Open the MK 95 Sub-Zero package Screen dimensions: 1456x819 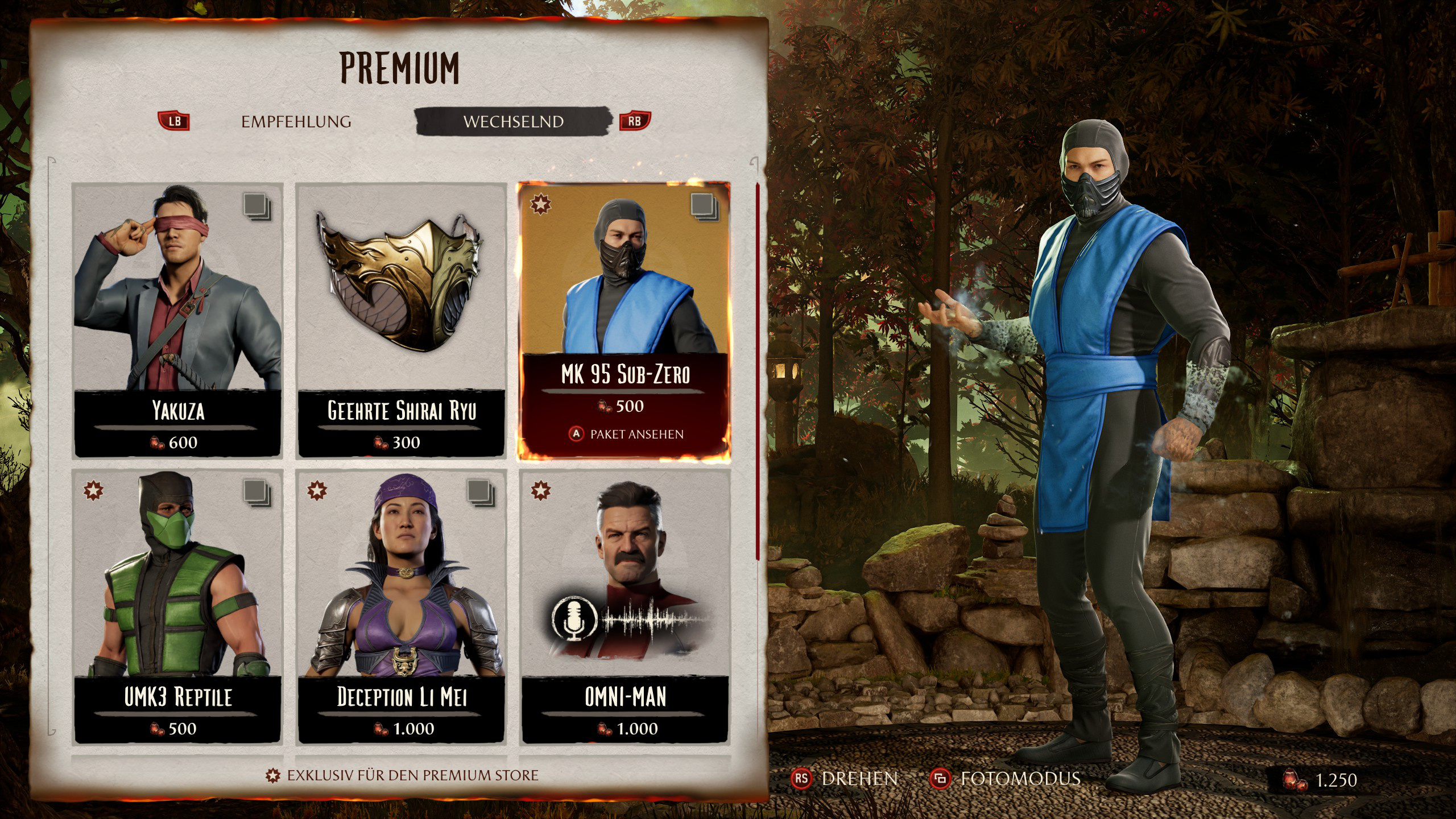coord(624,320)
